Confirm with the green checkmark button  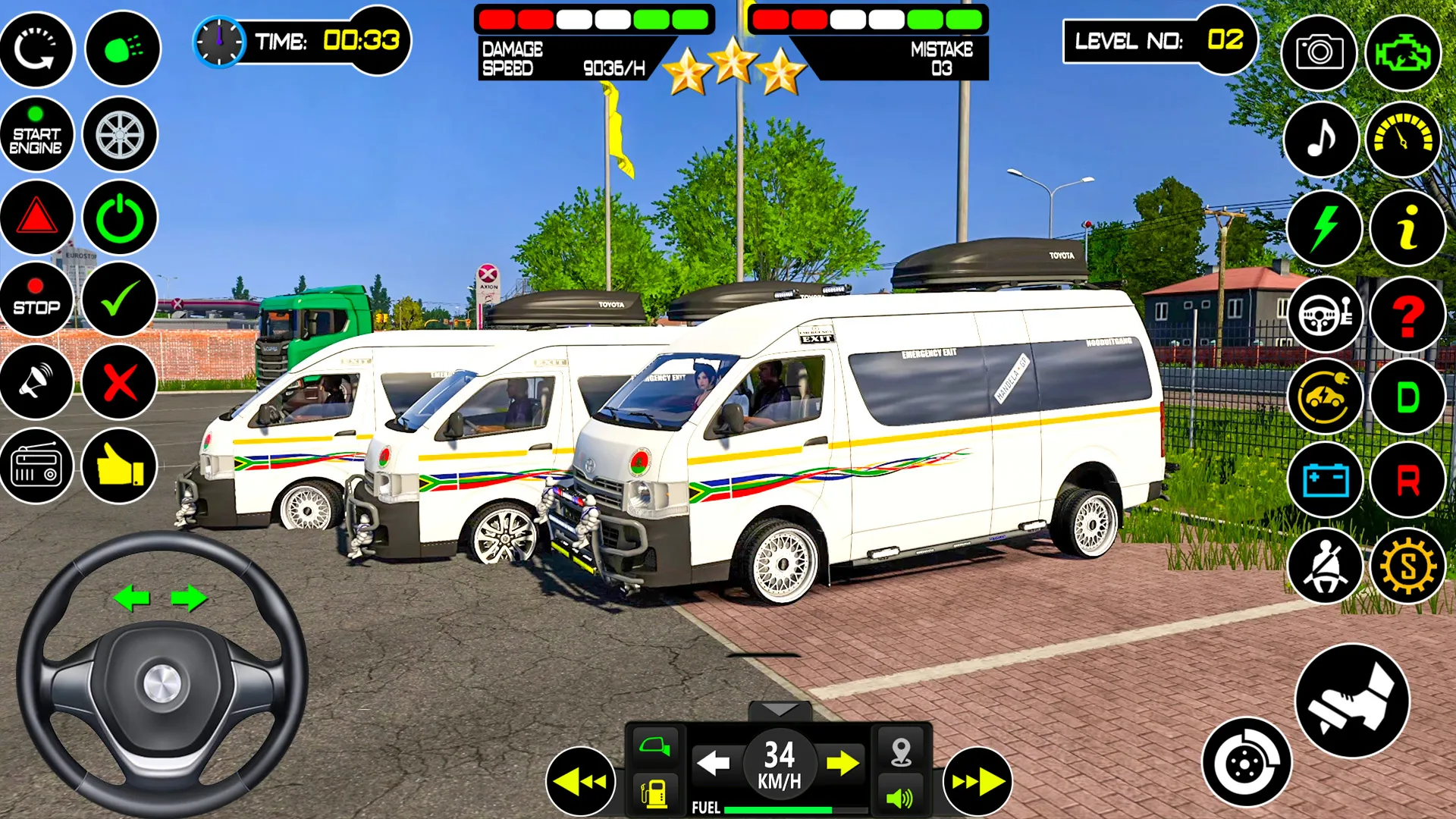[x=120, y=300]
